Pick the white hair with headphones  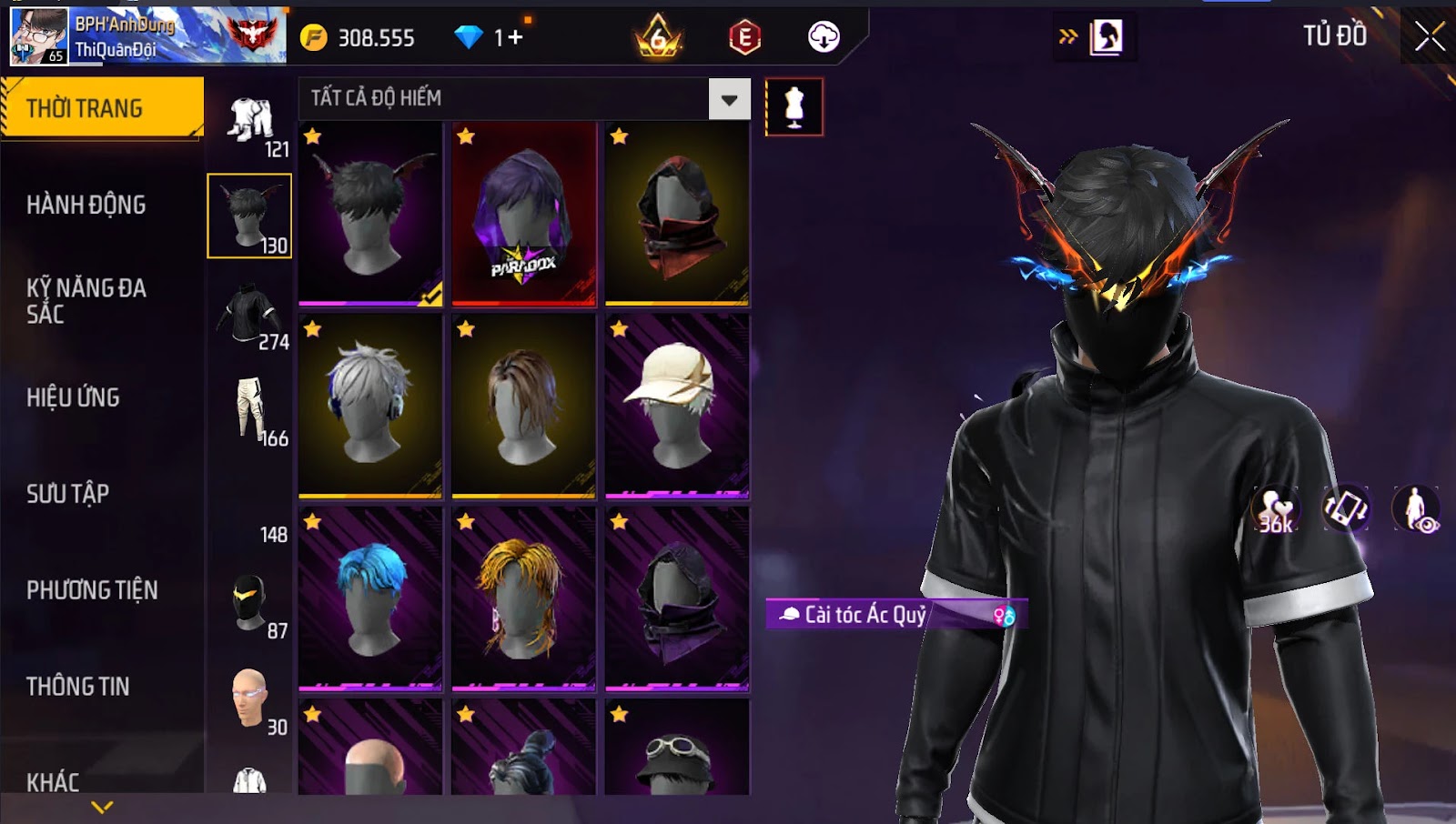pos(370,407)
